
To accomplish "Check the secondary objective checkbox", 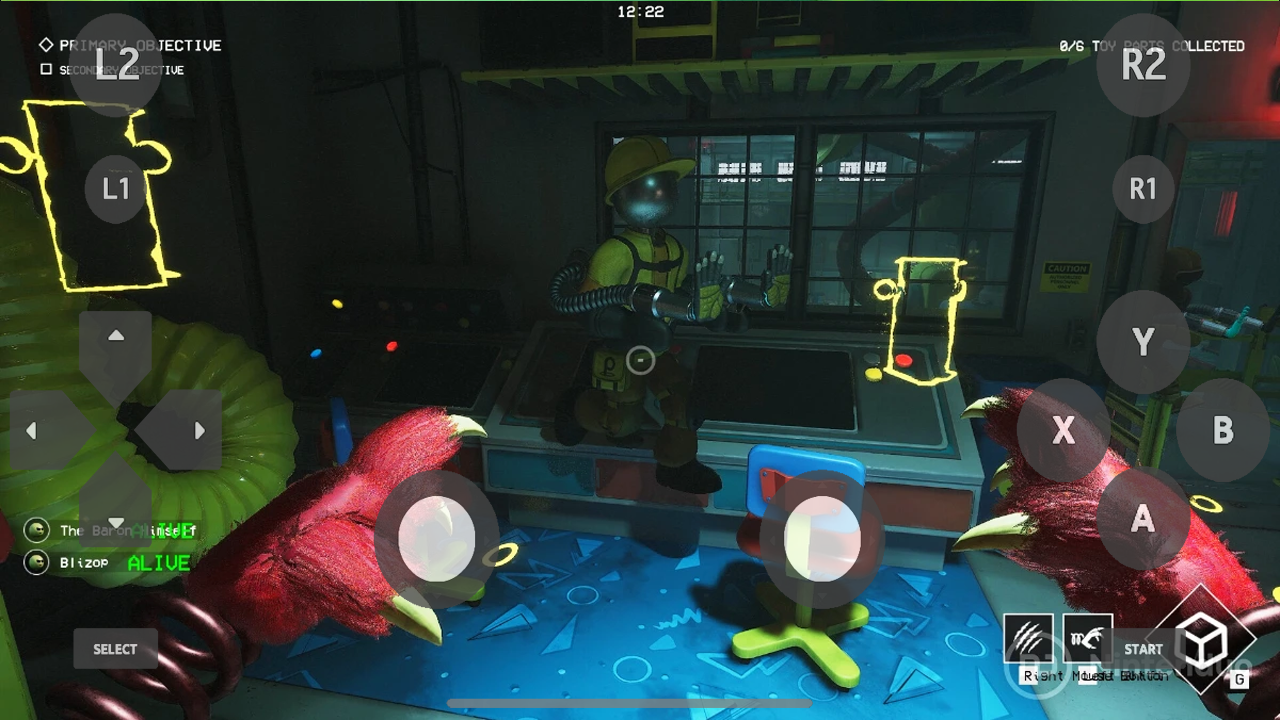I will 45,69.
